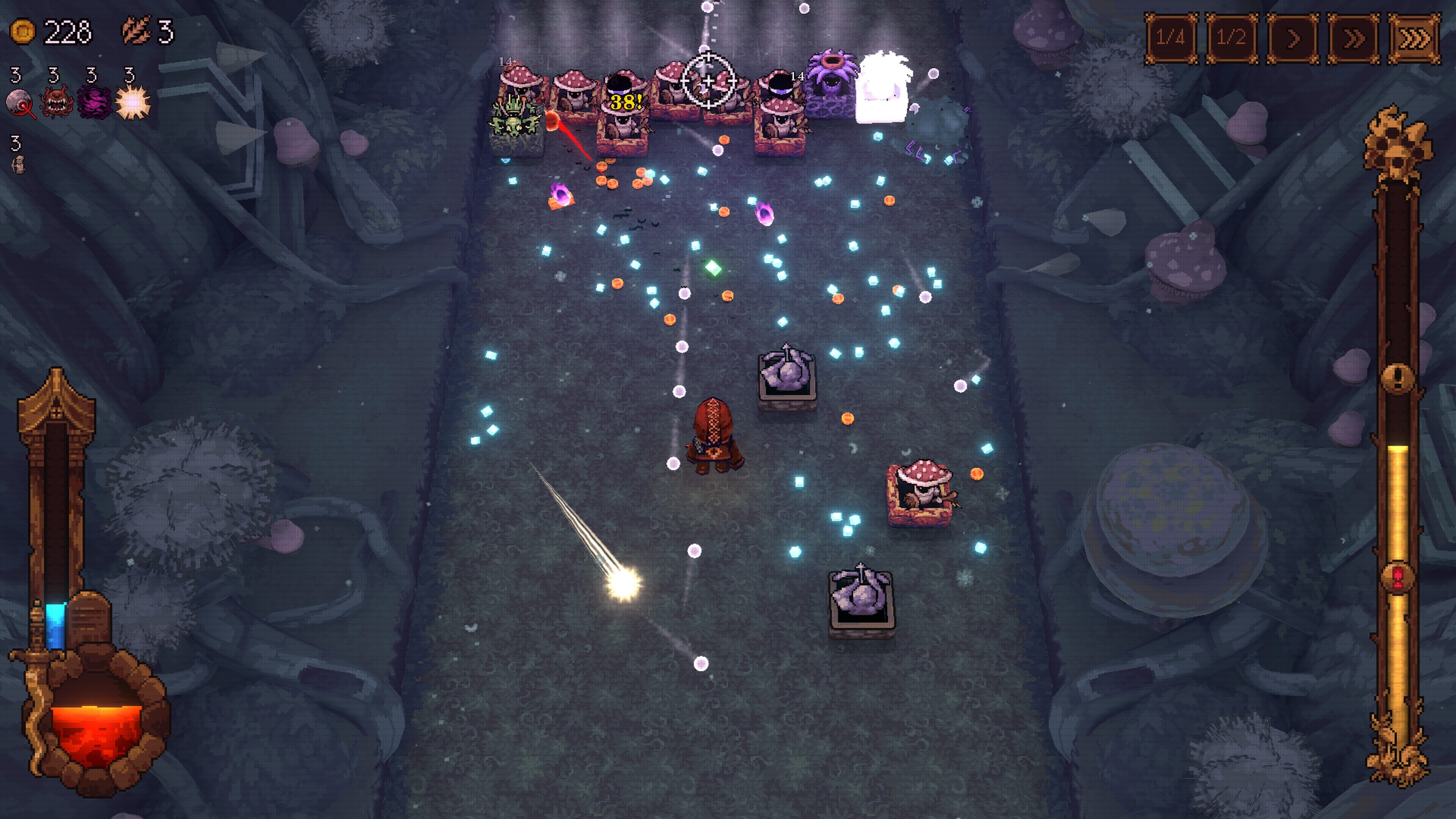Set game speed to 1/2

pos(1231,38)
